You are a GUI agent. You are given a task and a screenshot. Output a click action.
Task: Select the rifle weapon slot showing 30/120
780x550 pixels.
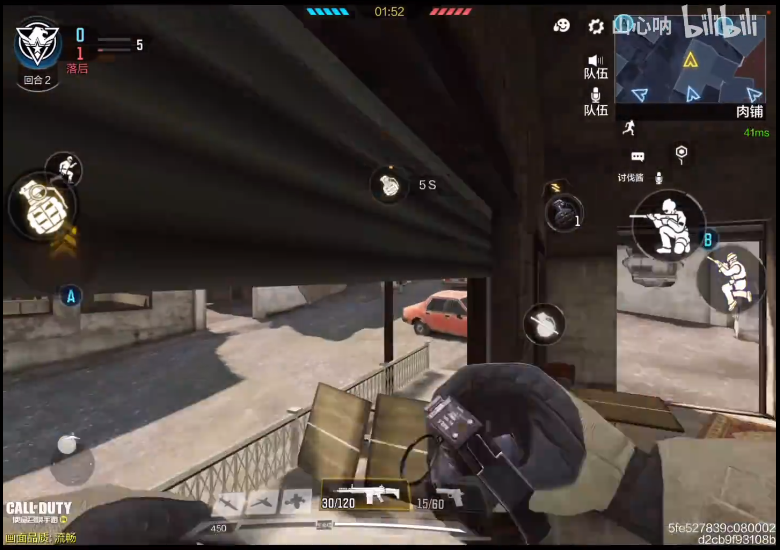[x=365, y=494]
